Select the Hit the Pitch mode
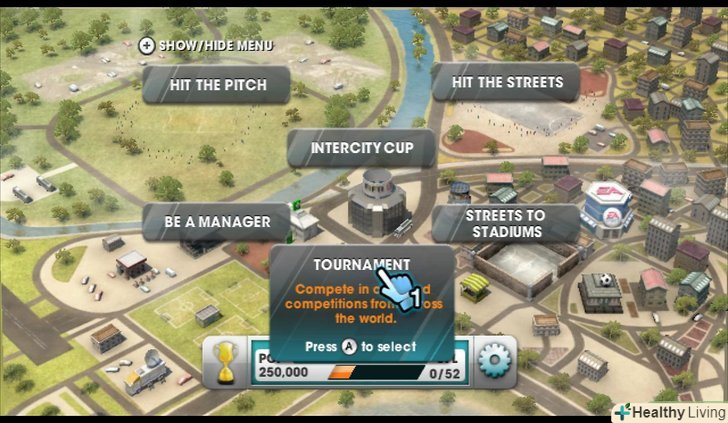 [x=217, y=85]
